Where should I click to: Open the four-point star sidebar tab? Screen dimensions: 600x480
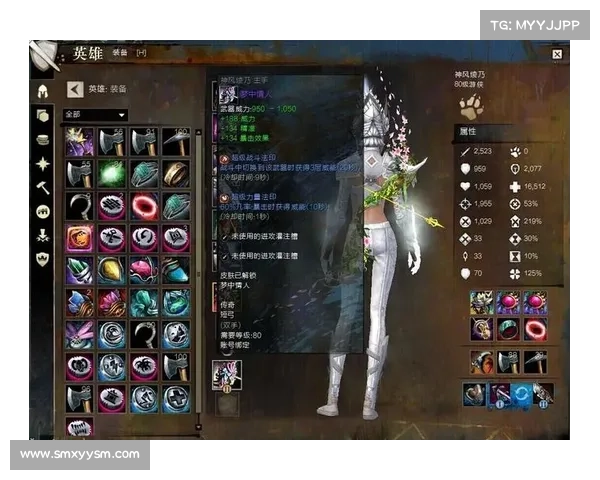[x=43, y=163]
